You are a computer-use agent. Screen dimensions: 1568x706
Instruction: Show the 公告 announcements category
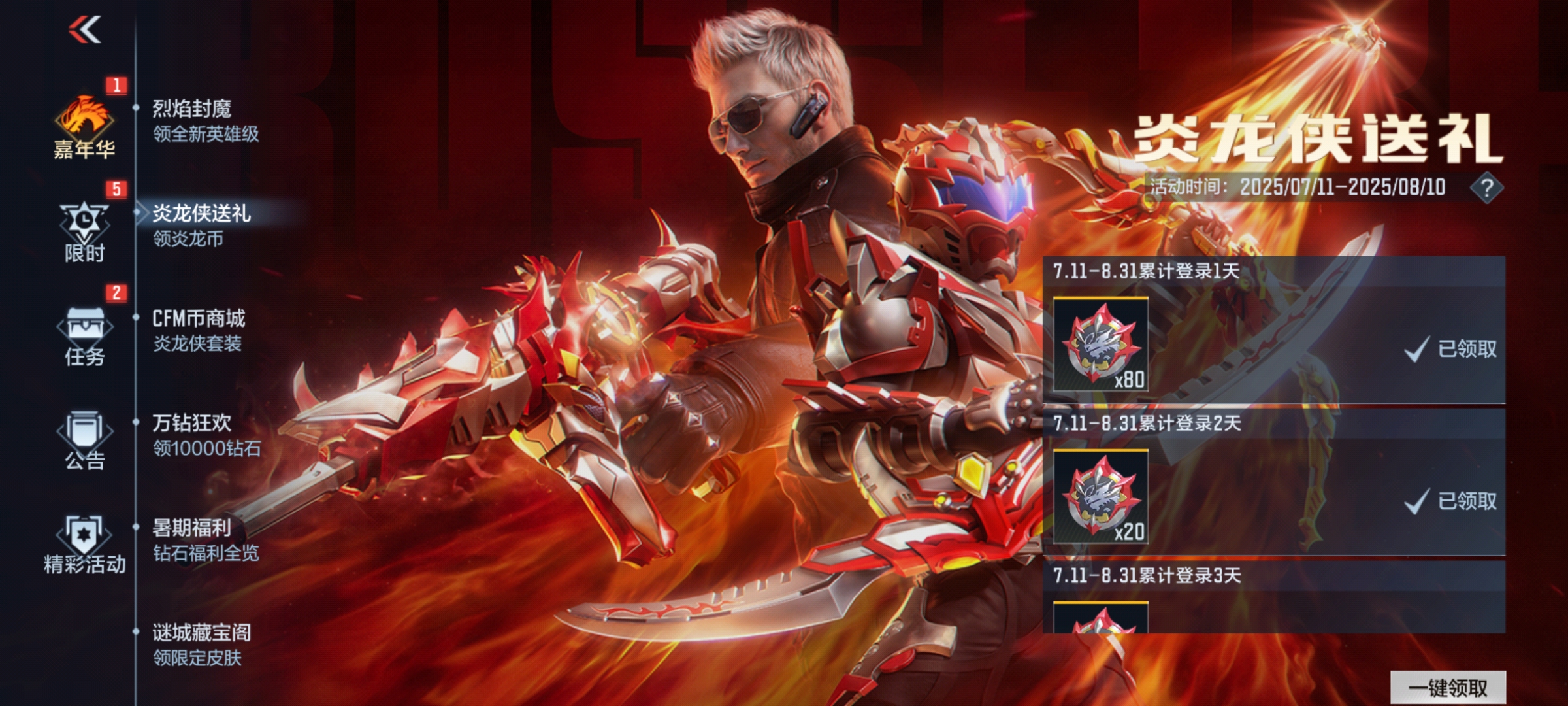click(x=84, y=440)
